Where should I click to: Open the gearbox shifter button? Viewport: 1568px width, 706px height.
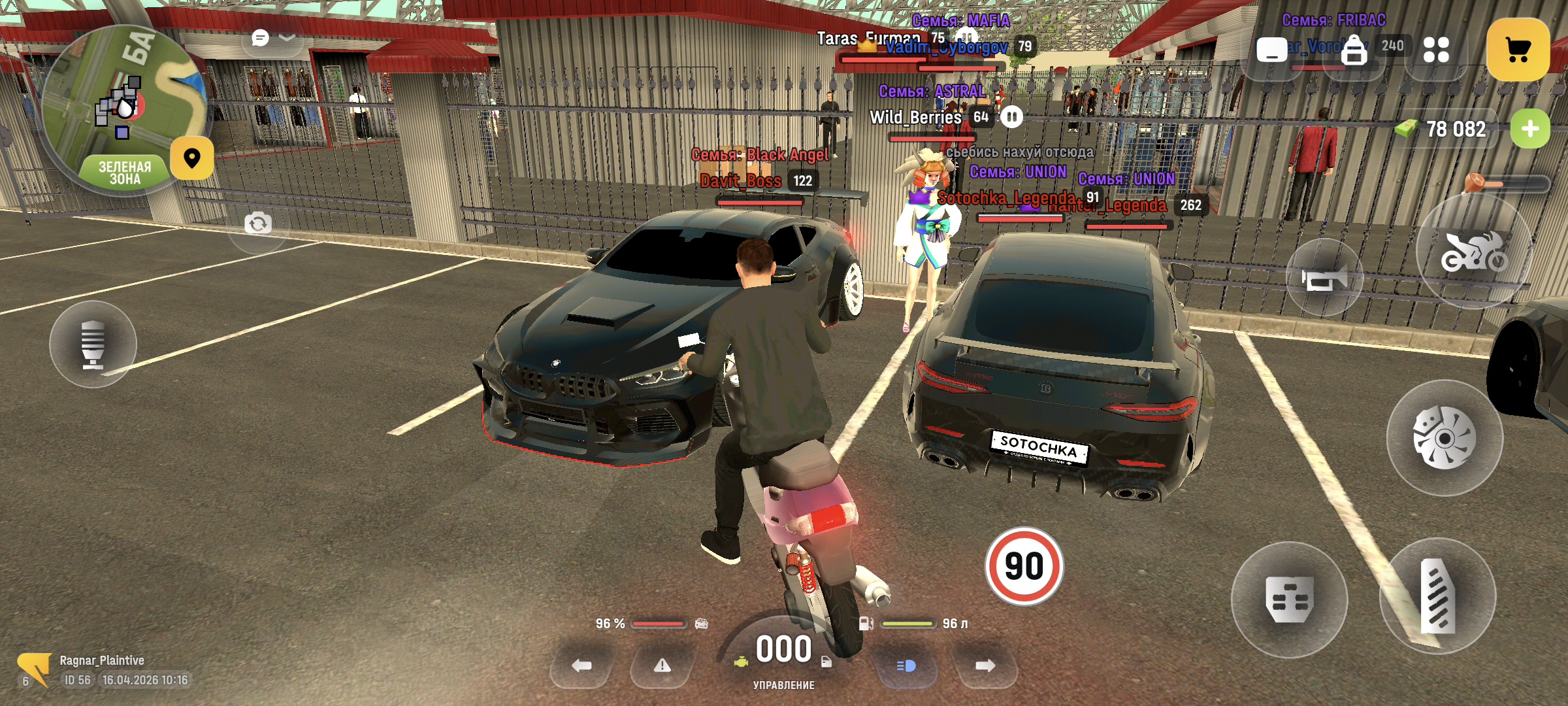point(1289,598)
